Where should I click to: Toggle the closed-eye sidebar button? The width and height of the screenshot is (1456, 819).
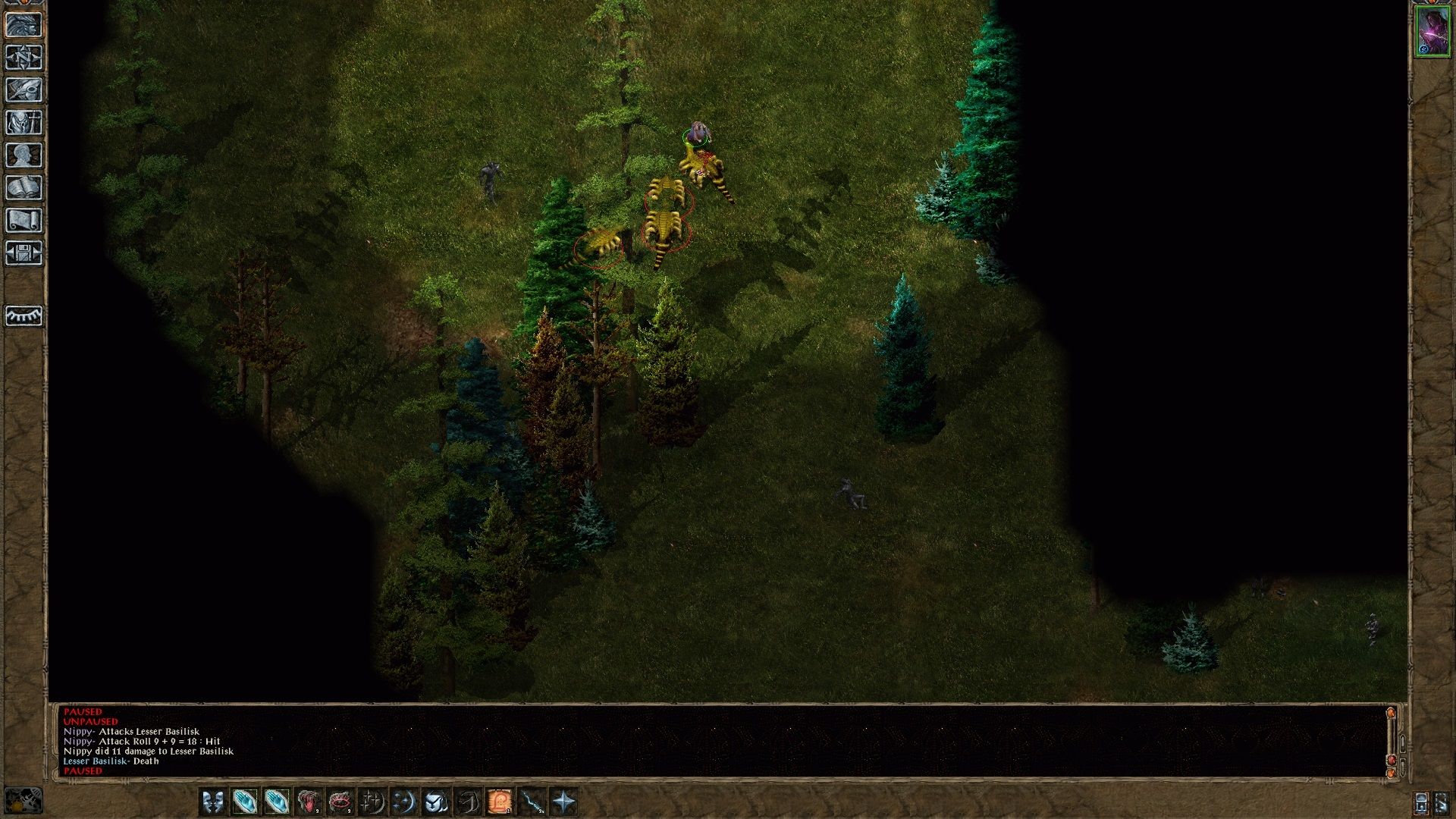[x=24, y=315]
